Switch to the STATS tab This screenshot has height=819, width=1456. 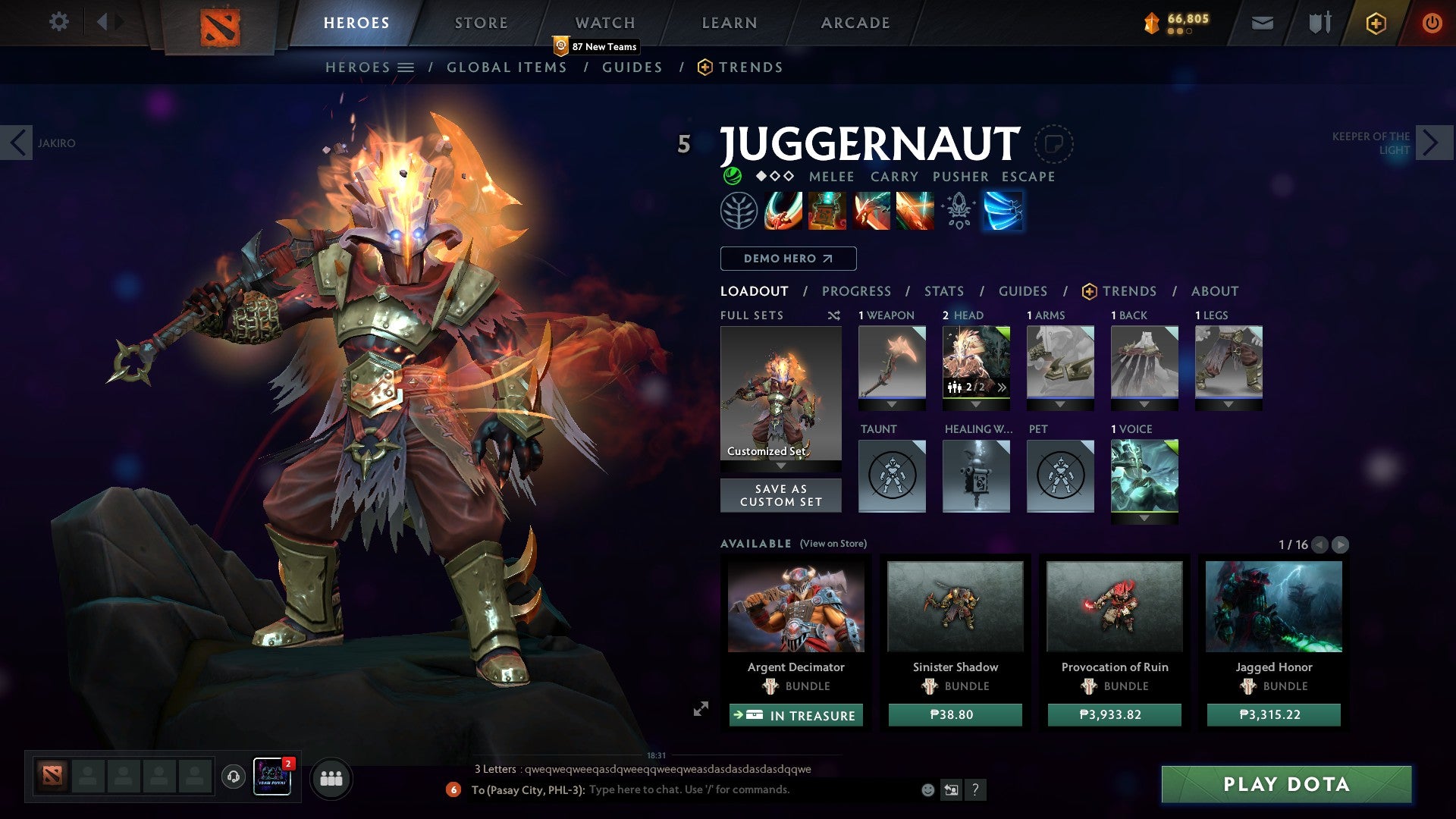(944, 291)
